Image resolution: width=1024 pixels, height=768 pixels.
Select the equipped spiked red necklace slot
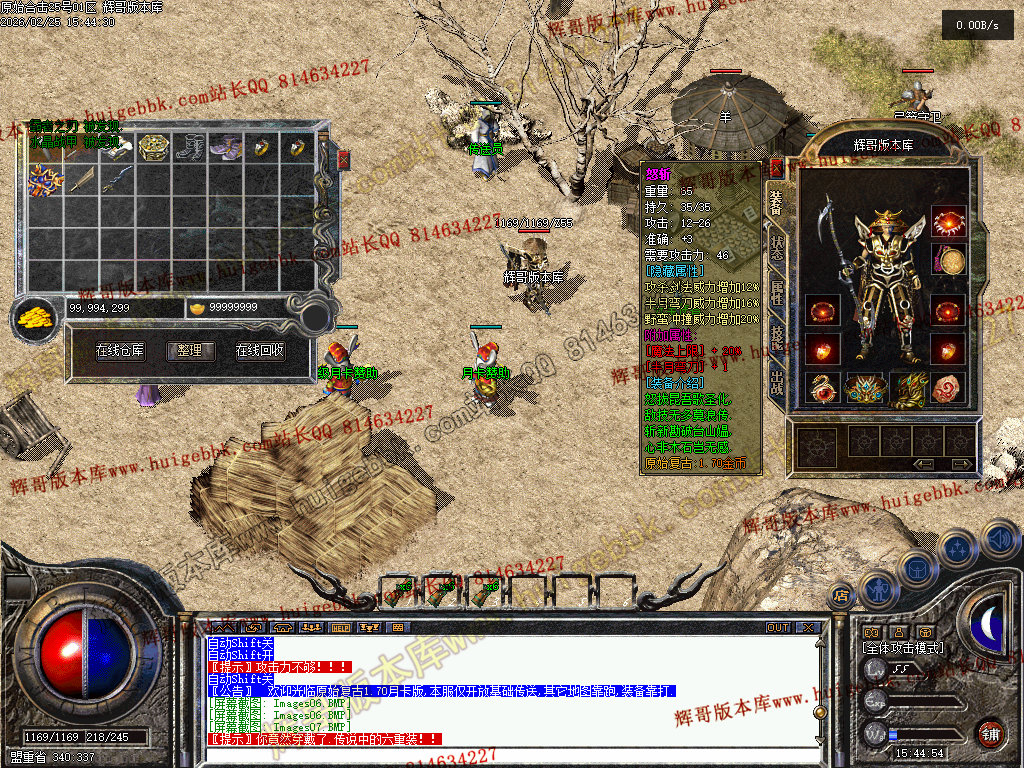[x=948, y=221]
